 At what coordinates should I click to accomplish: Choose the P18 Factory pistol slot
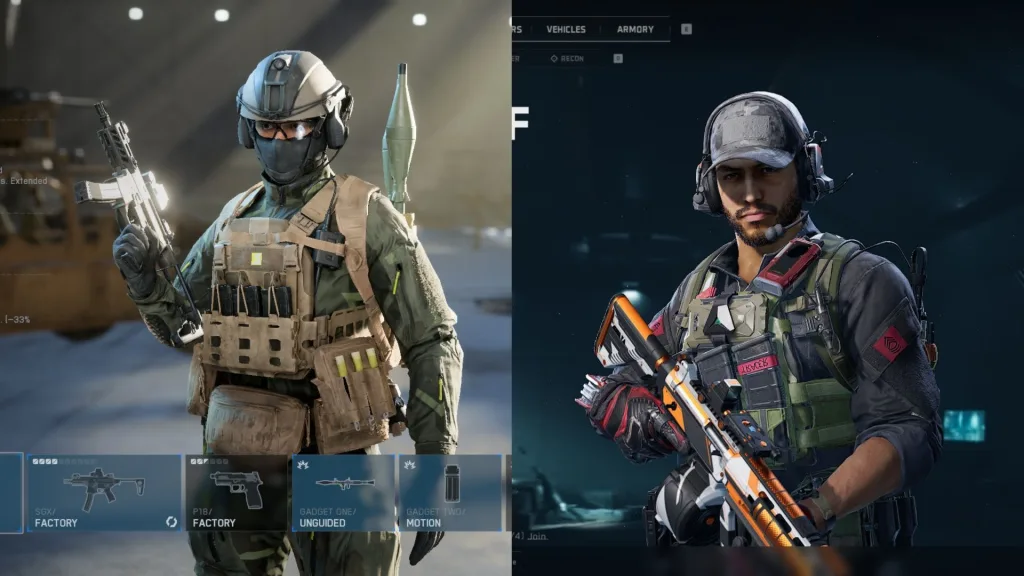237,493
